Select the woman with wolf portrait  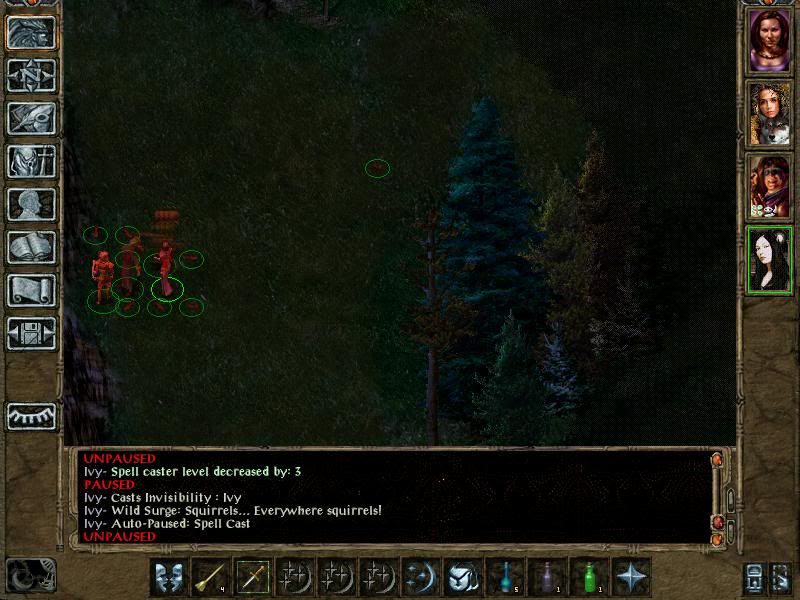pyautogui.click(x=770, y=113)
